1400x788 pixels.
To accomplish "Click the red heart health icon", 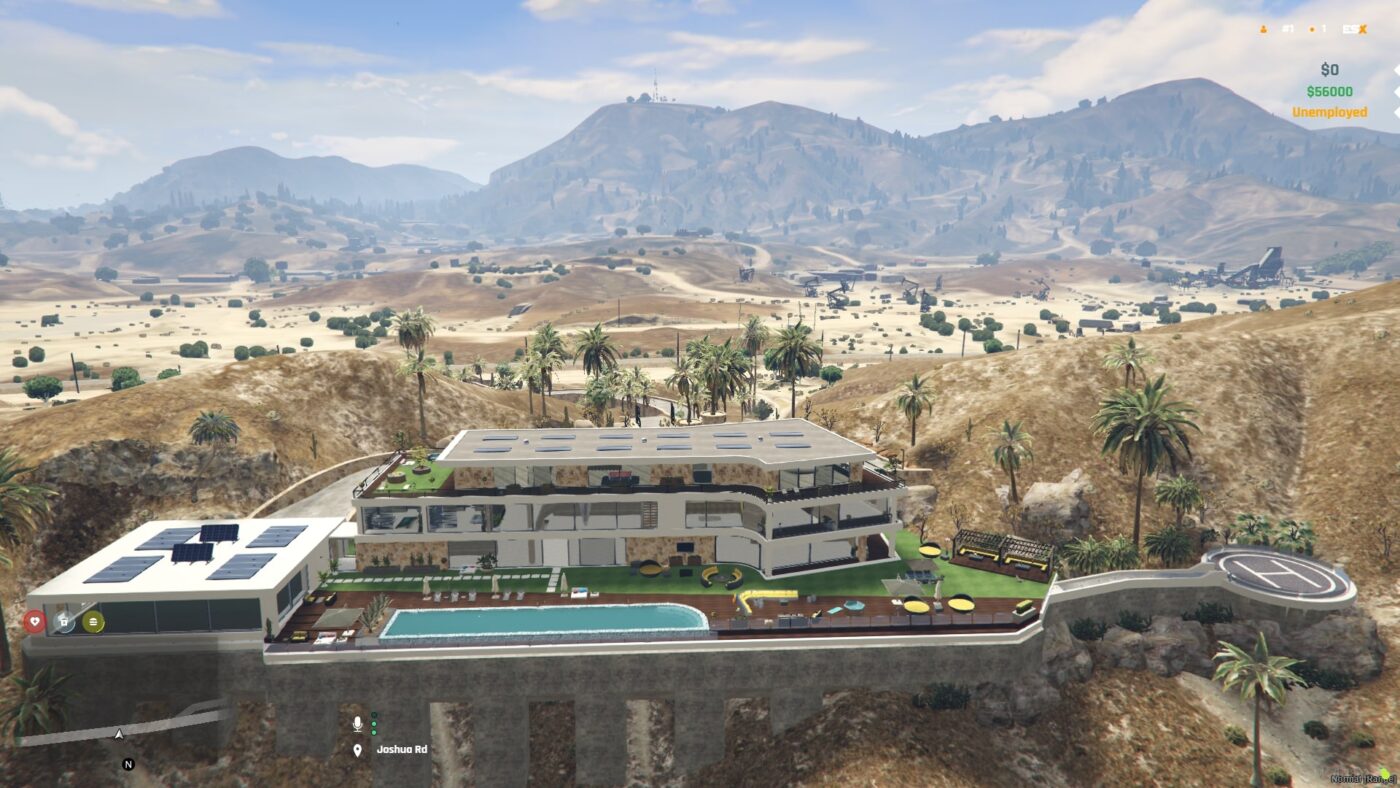I will click(x=35, y=621).
